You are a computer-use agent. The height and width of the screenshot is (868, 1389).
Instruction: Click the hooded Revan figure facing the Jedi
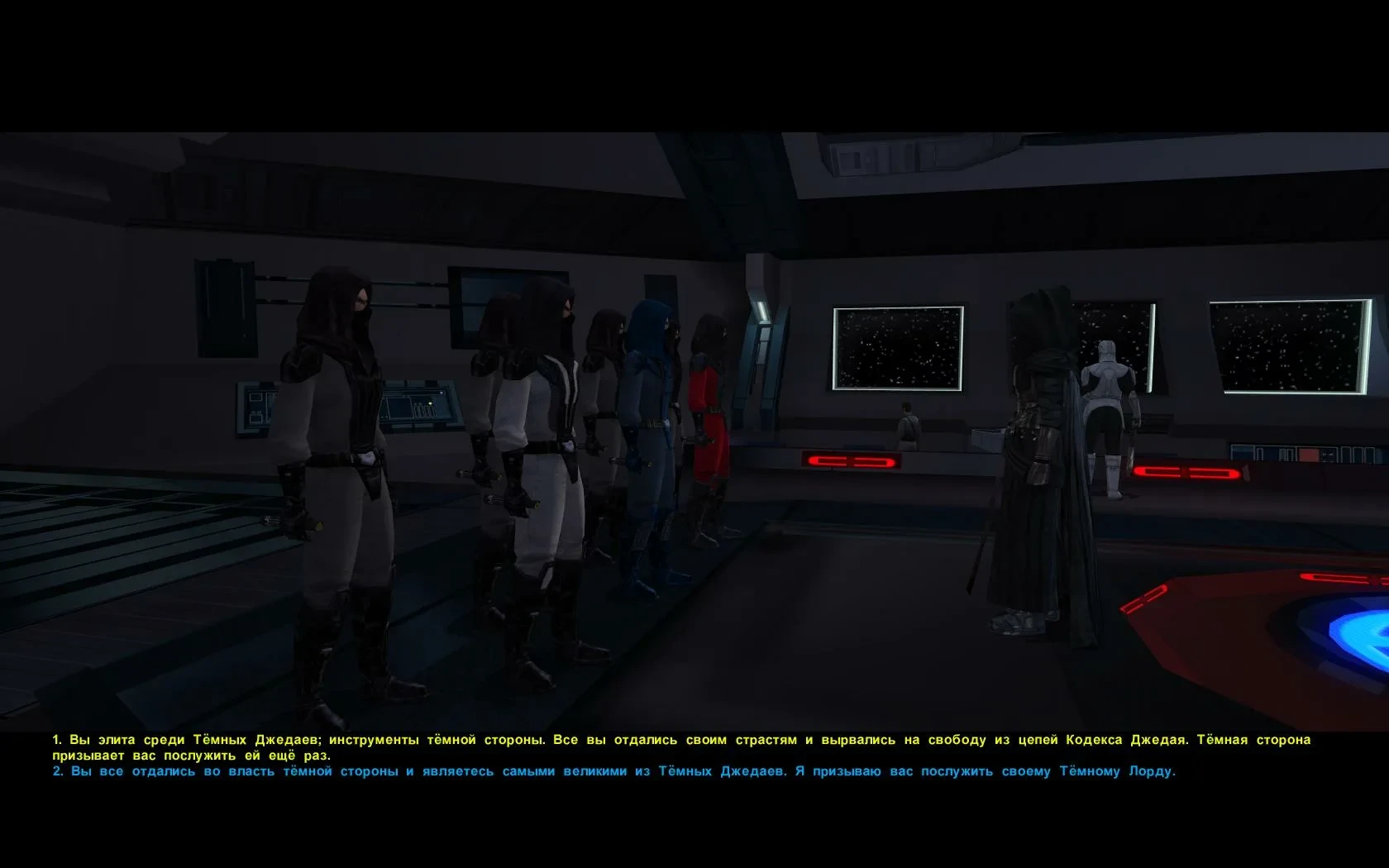pyautogui.click(x=1033, y=455)
